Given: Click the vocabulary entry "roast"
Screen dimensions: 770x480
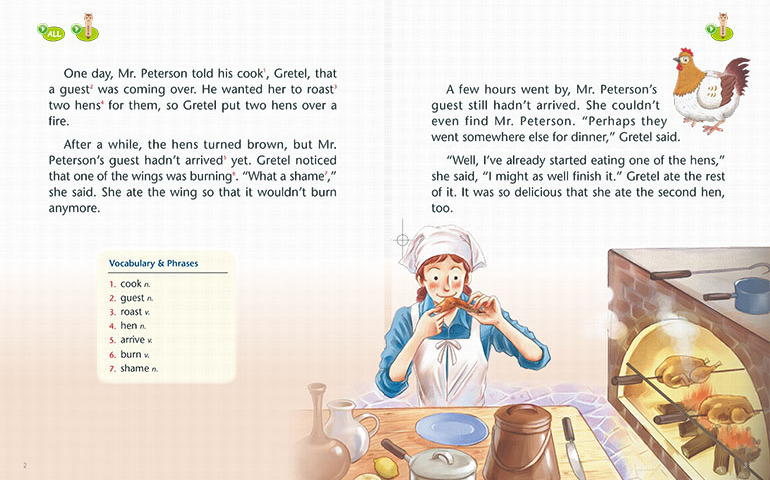Looking at the screenshot, I should (131, 312).
